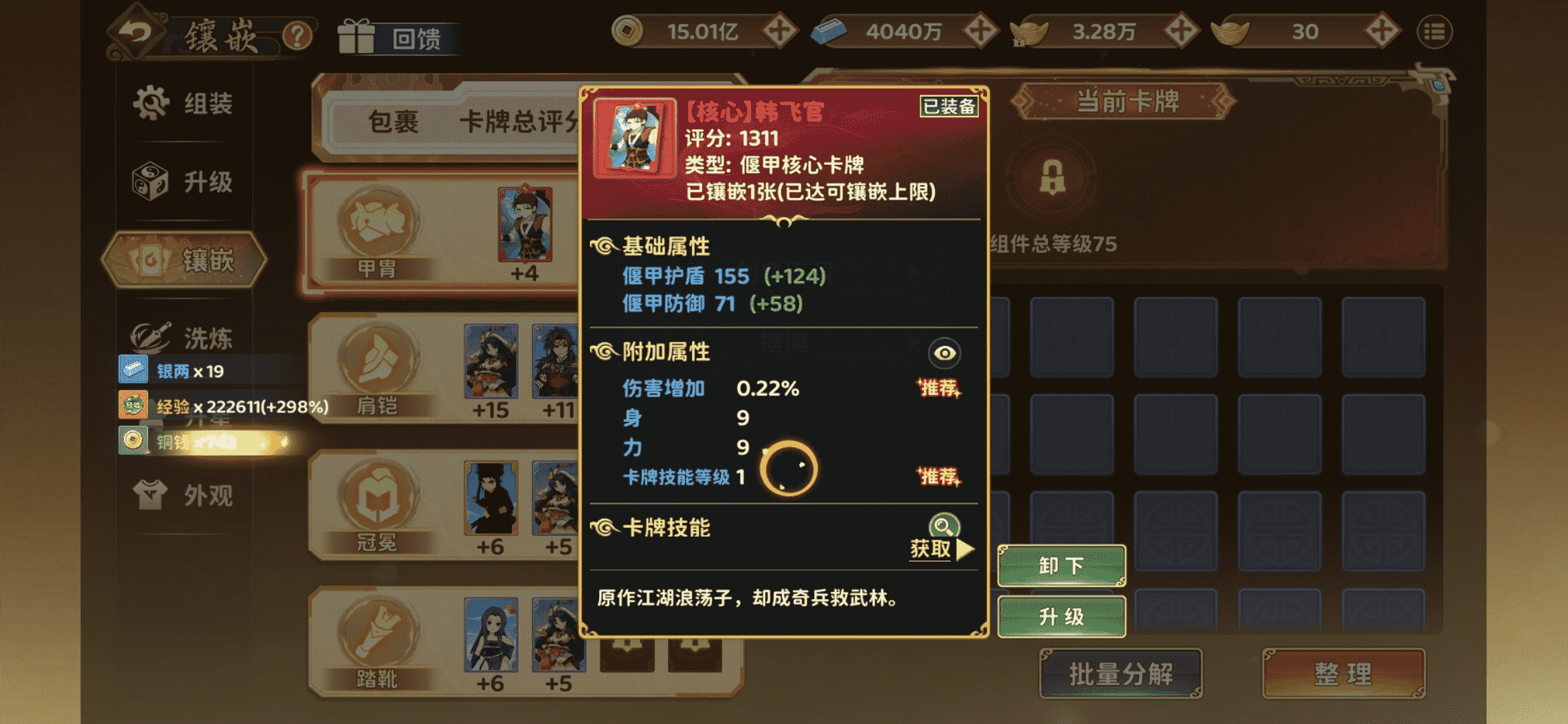This screenshot has height=724, width=1568.
Task: Click the back arrow to exit 镶嵌
Action: [137, 32]
